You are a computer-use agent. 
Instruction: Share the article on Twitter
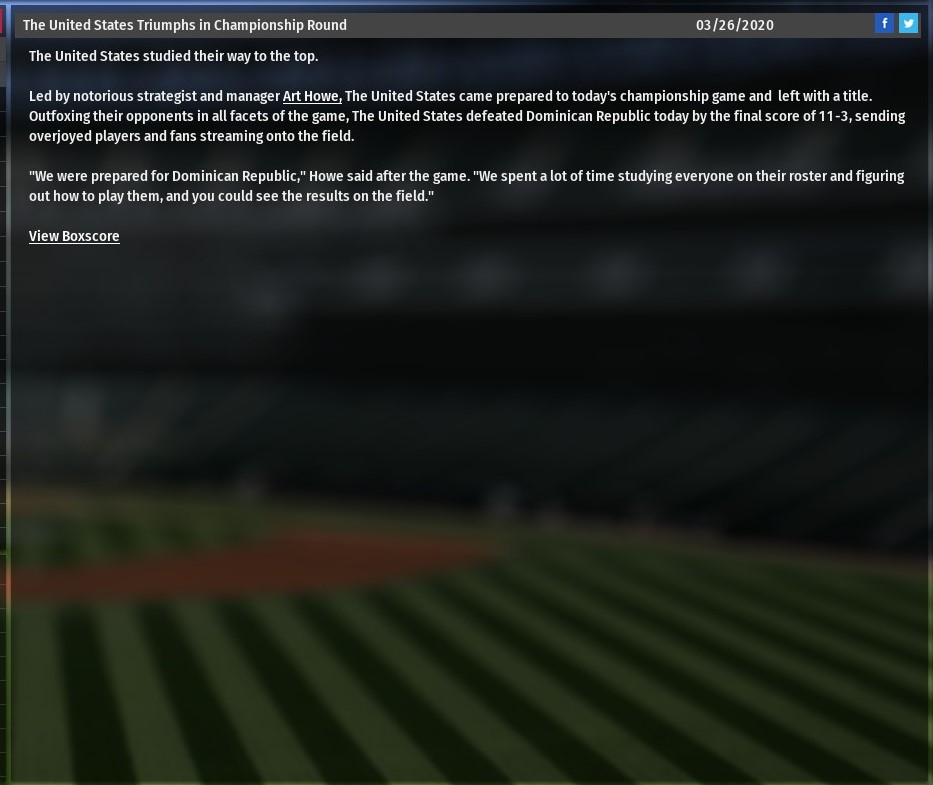[908, 24]
